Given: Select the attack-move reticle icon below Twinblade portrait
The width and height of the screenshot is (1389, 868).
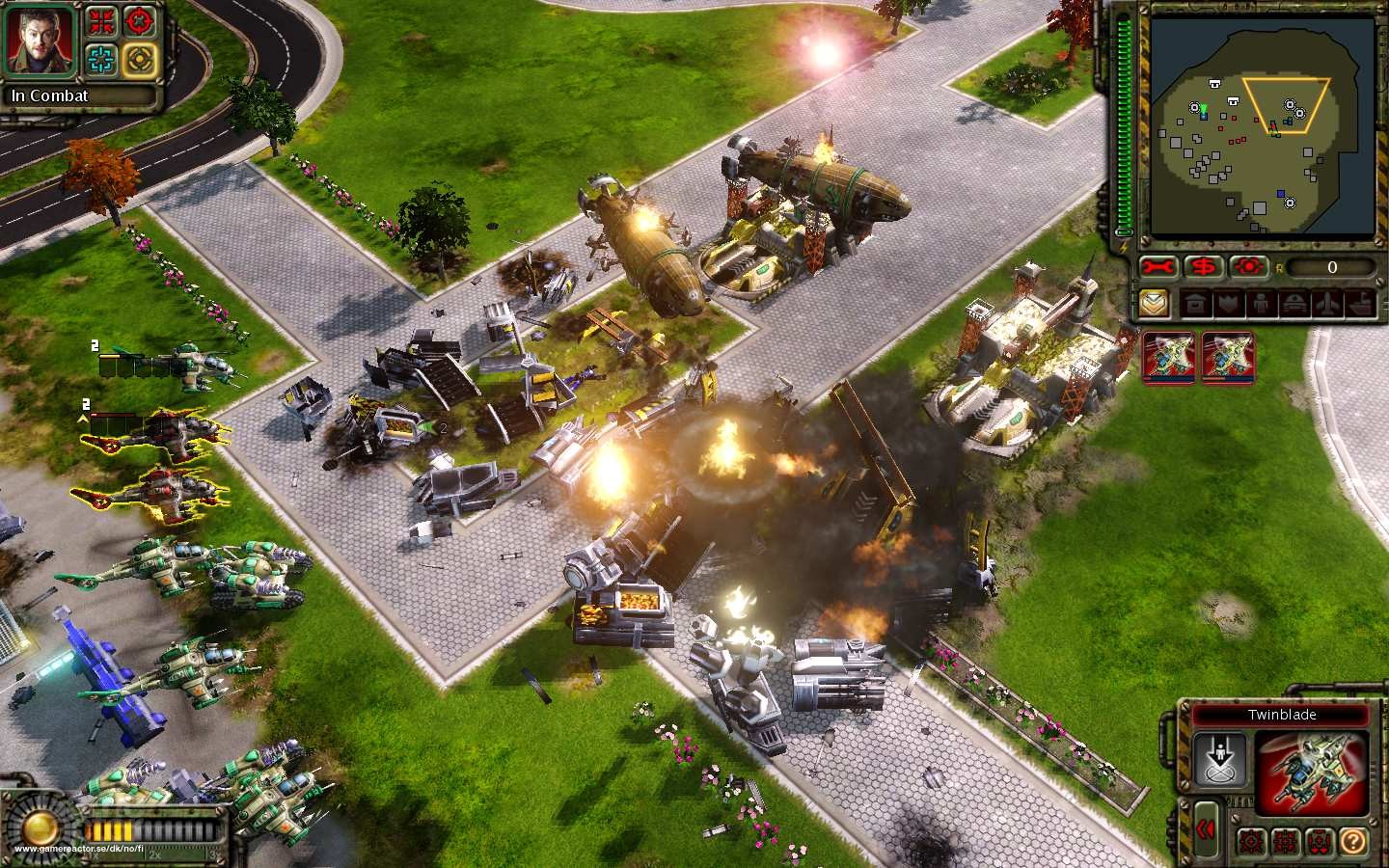Looking at the screenshot, I should tap(1250, 839).
